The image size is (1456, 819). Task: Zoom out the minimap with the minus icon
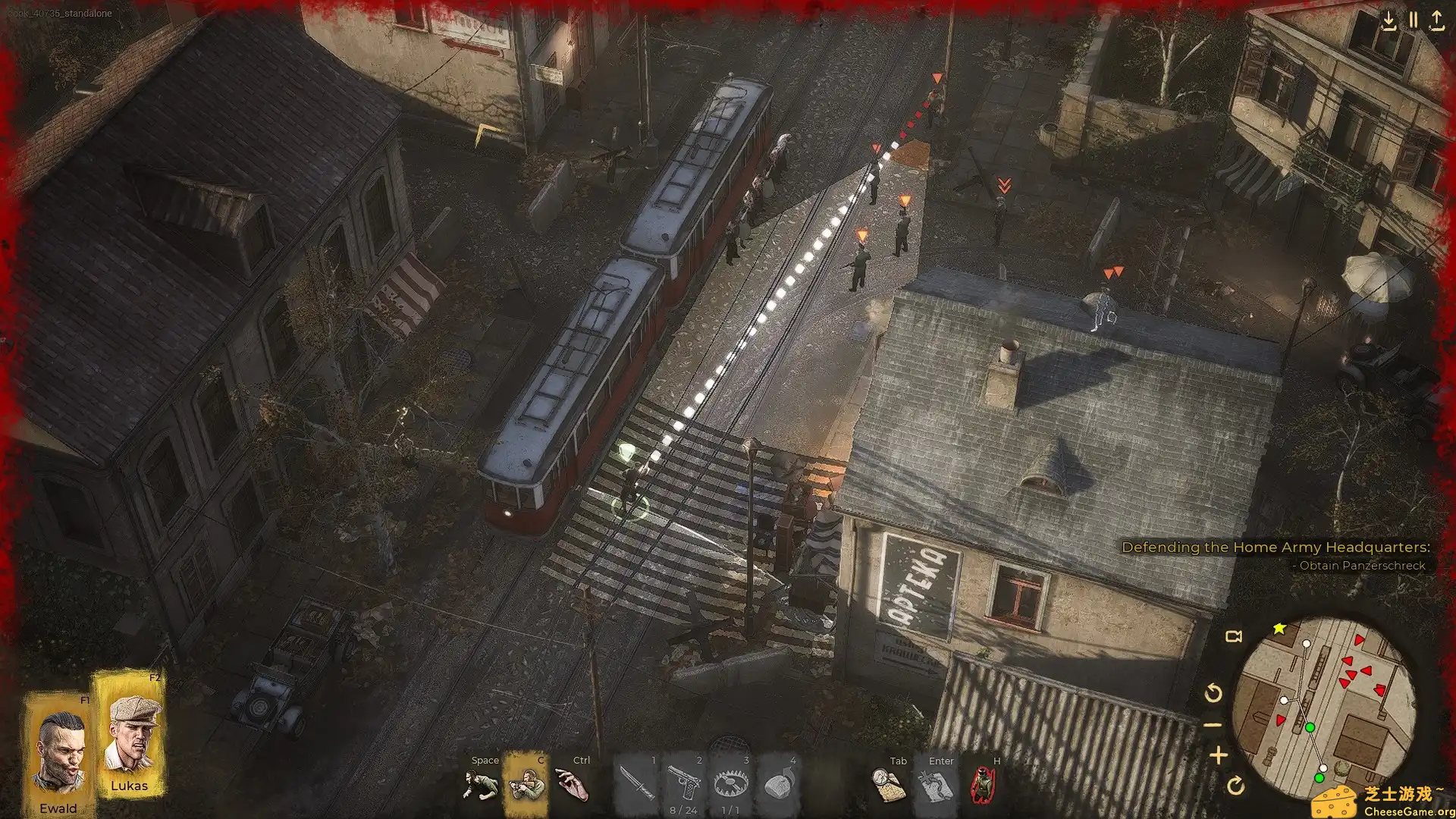coord(1213,724)
